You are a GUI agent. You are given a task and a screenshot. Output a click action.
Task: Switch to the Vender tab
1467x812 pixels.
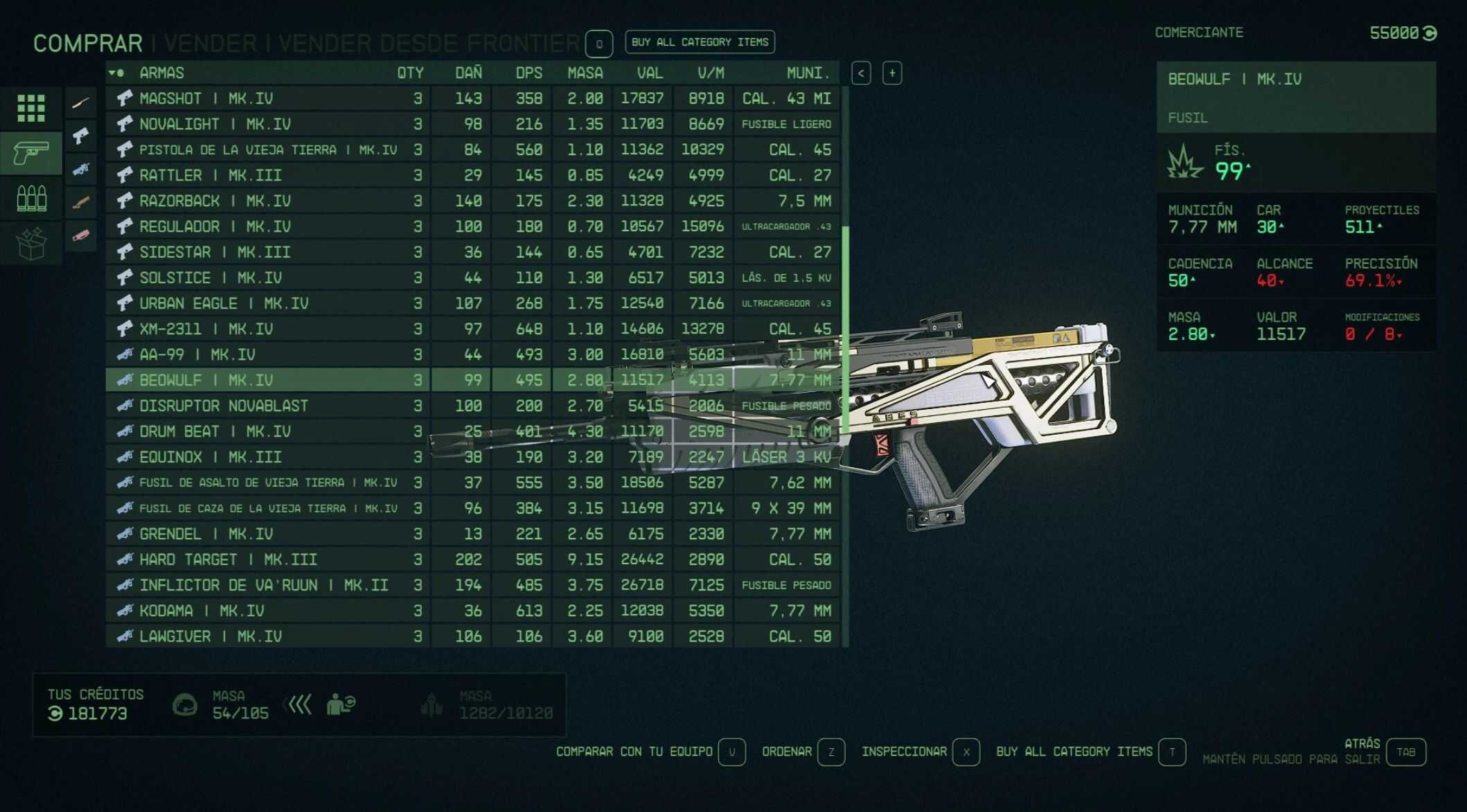coord(210,44)
